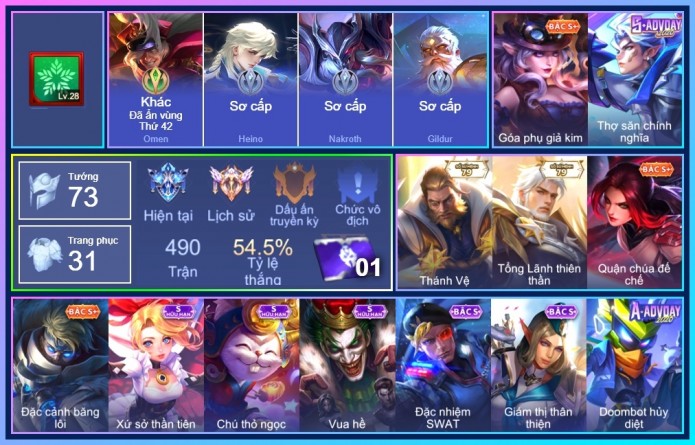This screenshot has height=445, width=695.
Task: View the Tổng Lãnh thiên thần skin
Action: (539, 220)
